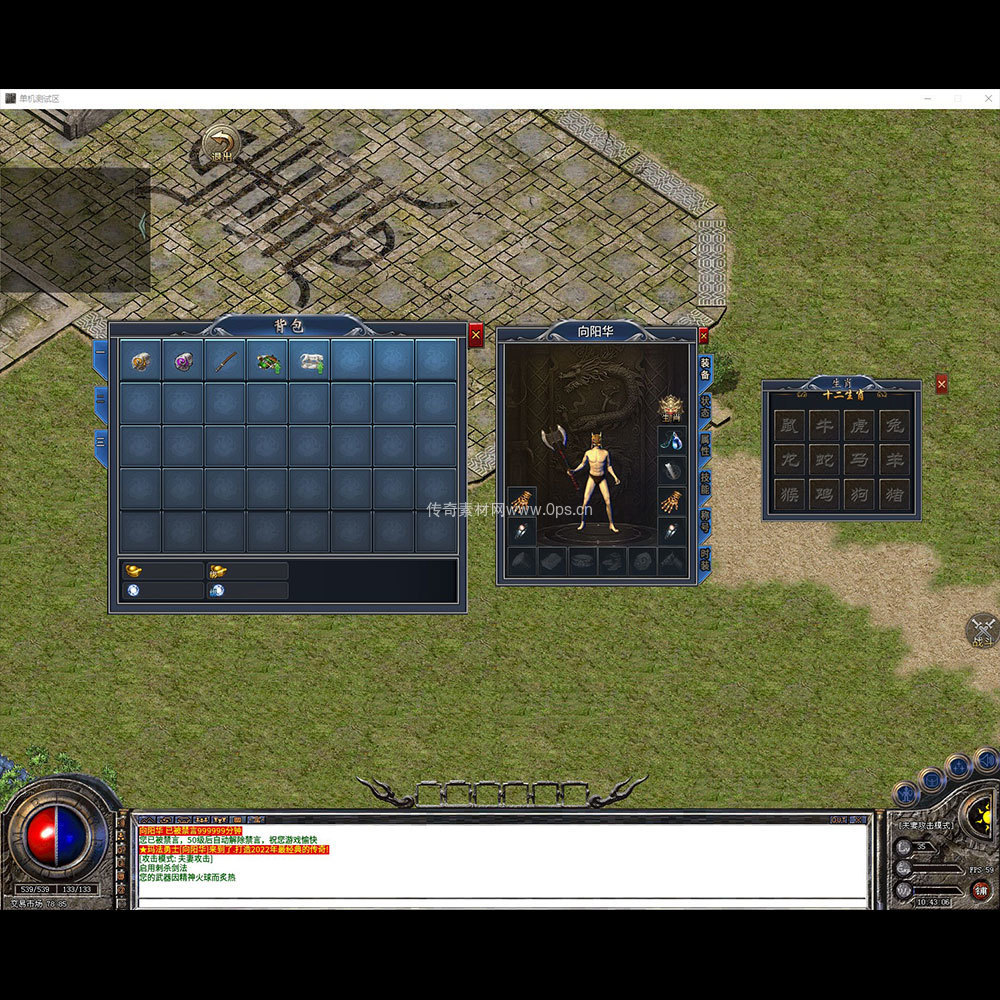Select the purple swirl stone in backpack

tap(183, 361)
